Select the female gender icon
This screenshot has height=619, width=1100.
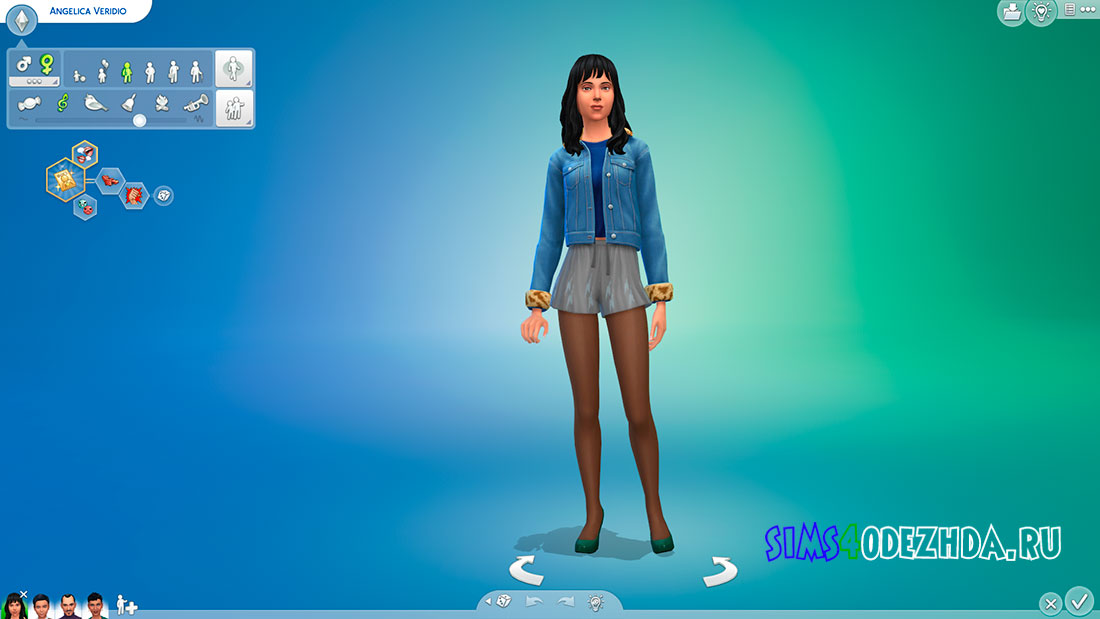click(46, 63)
